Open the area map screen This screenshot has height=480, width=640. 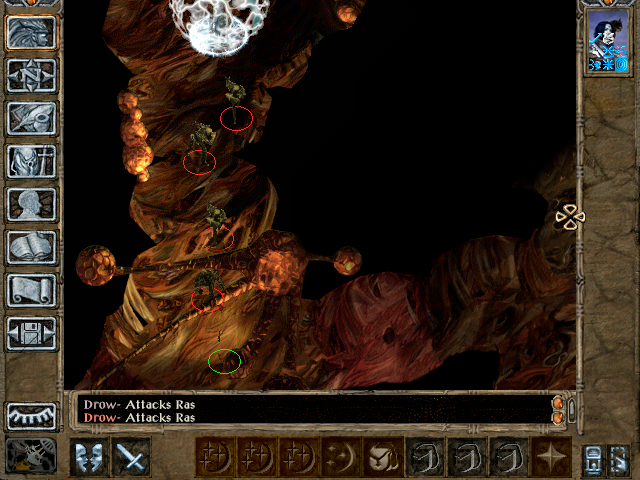click(31, 75)
